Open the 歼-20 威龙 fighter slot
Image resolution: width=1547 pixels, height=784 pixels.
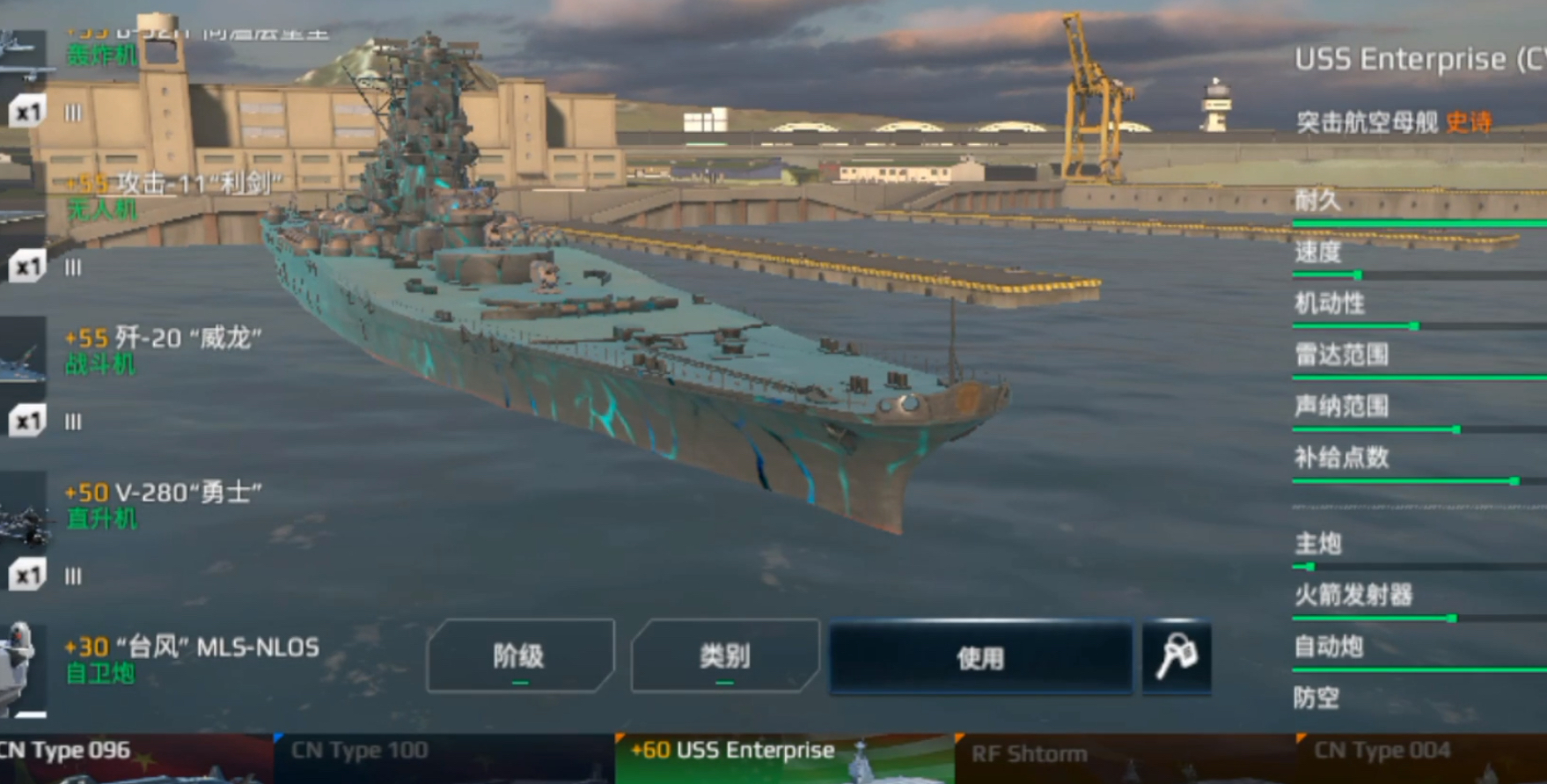(x=163, y=349)
